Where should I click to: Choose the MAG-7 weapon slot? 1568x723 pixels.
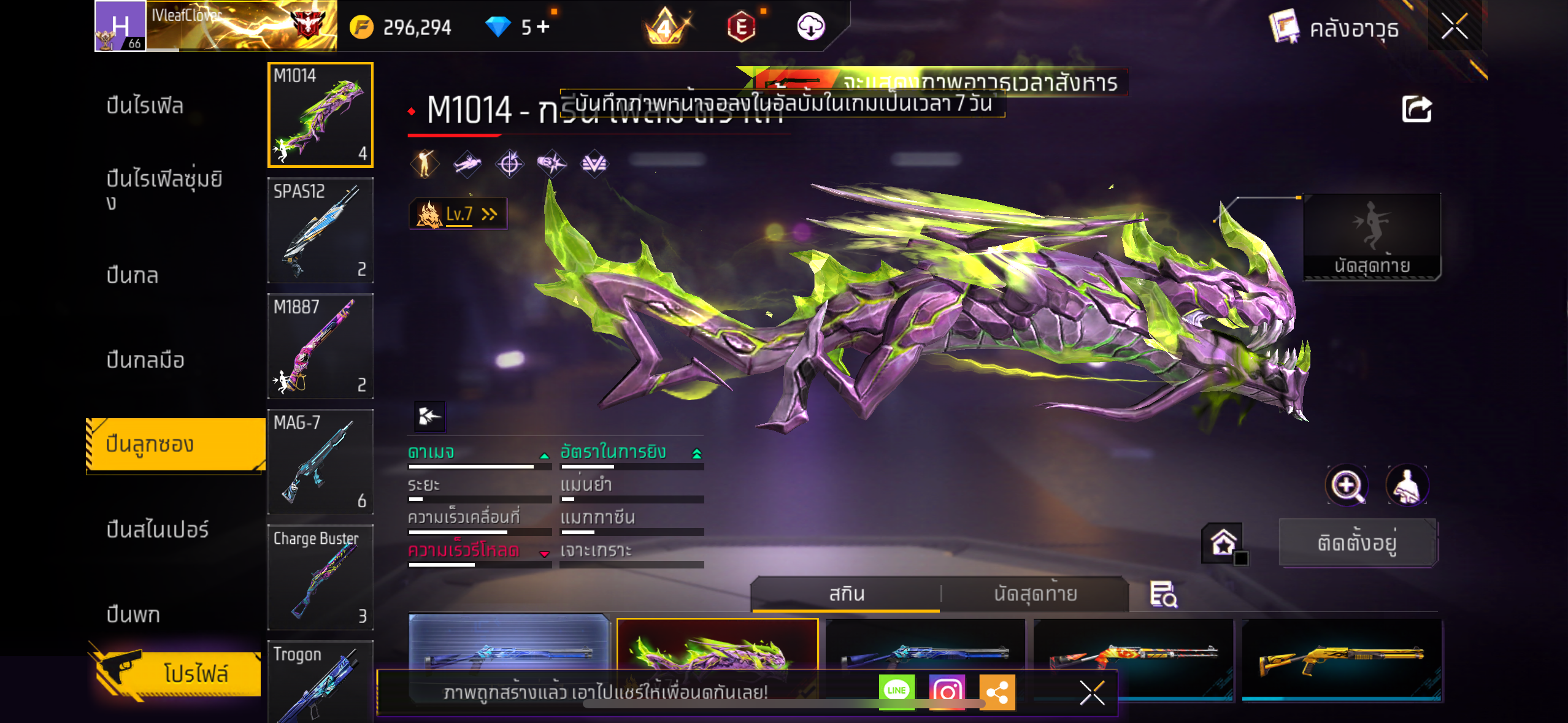click(320, 461)
